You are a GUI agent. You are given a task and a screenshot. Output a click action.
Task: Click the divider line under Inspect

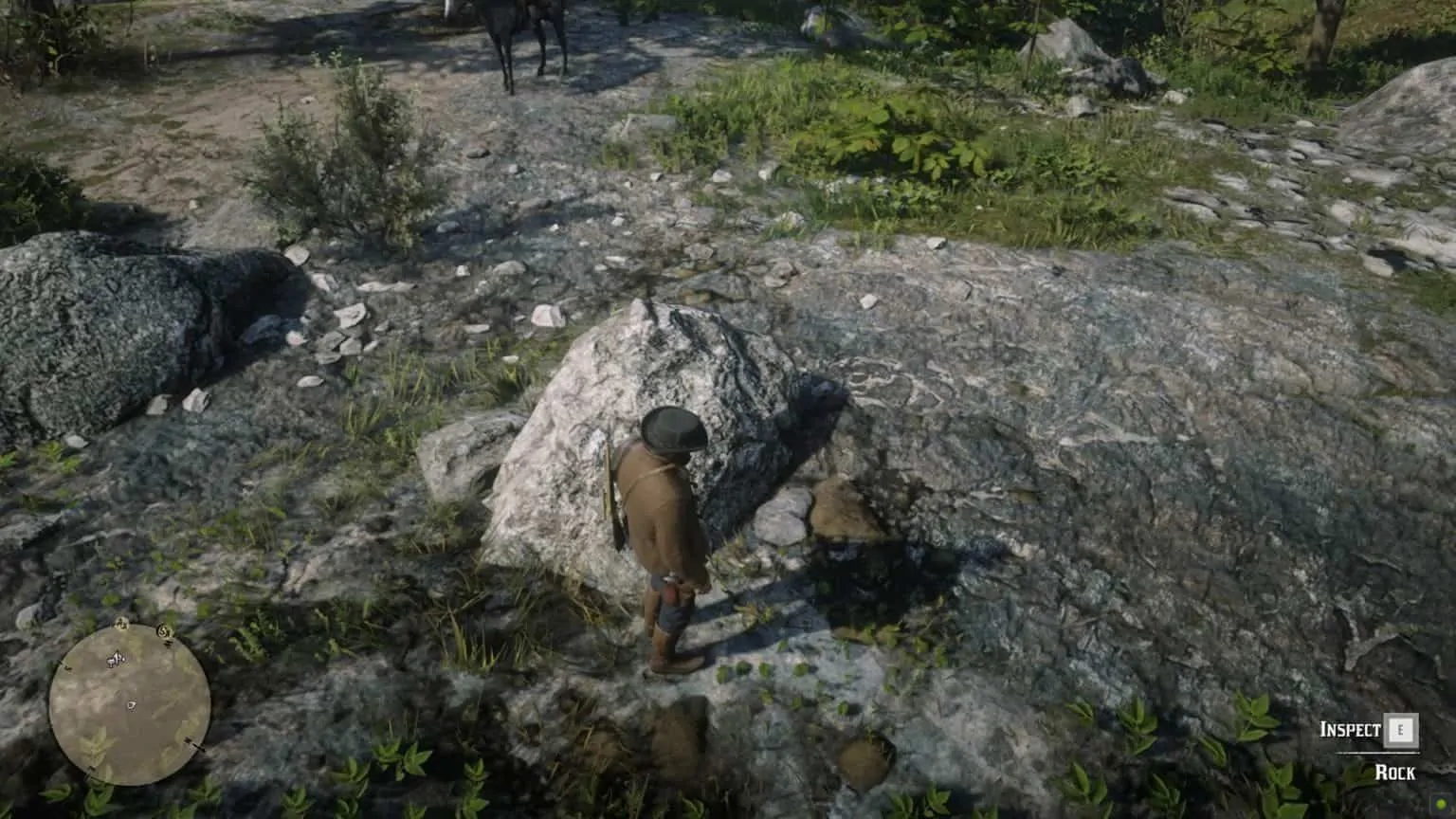(1377, 753)
